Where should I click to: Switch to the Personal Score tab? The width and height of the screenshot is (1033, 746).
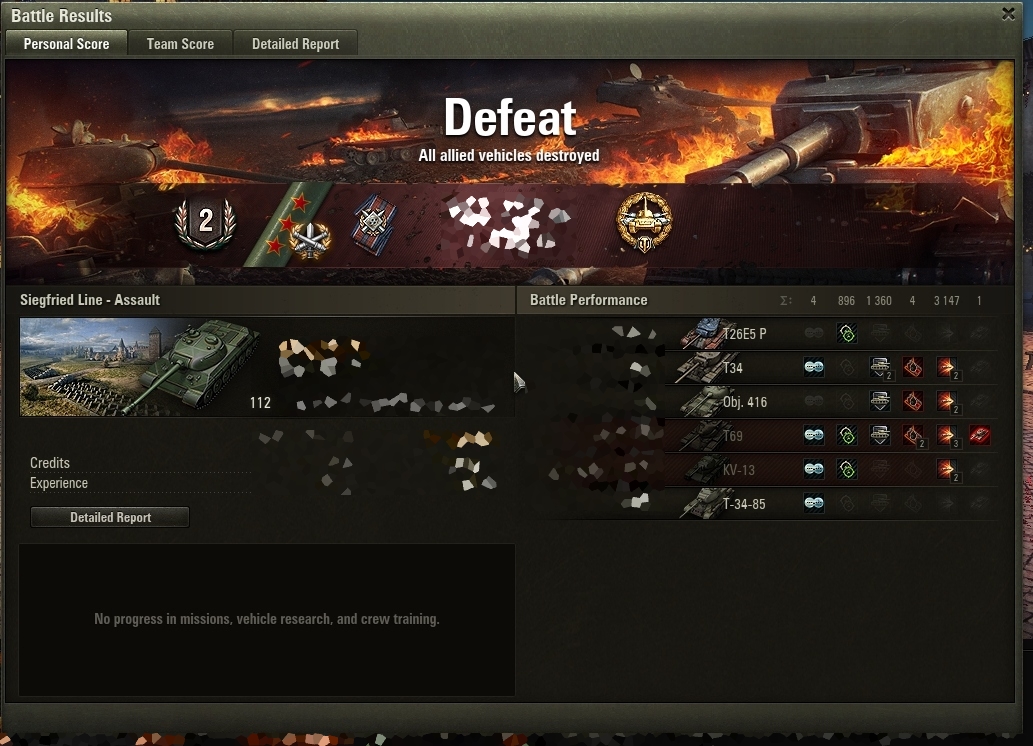[x=66, y=44]
